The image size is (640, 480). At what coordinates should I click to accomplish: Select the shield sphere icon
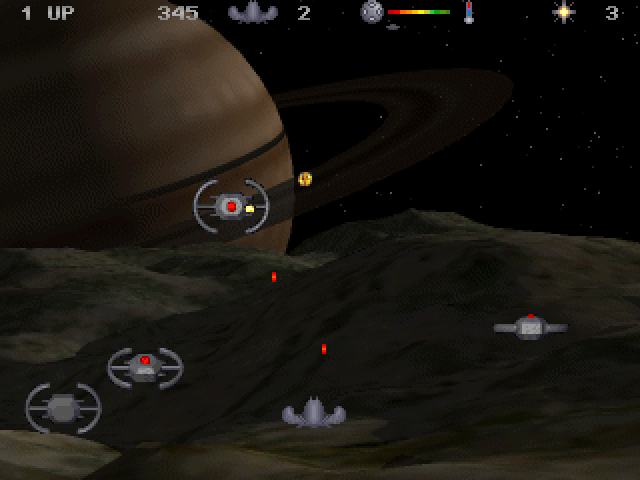click(x=372, y=12)
